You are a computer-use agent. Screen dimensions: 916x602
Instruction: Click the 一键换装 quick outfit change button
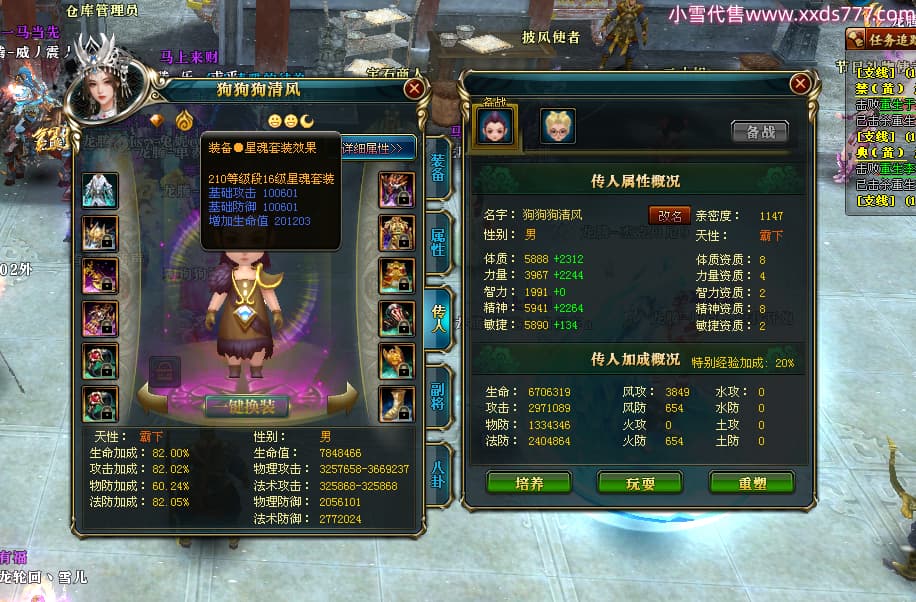246,406
